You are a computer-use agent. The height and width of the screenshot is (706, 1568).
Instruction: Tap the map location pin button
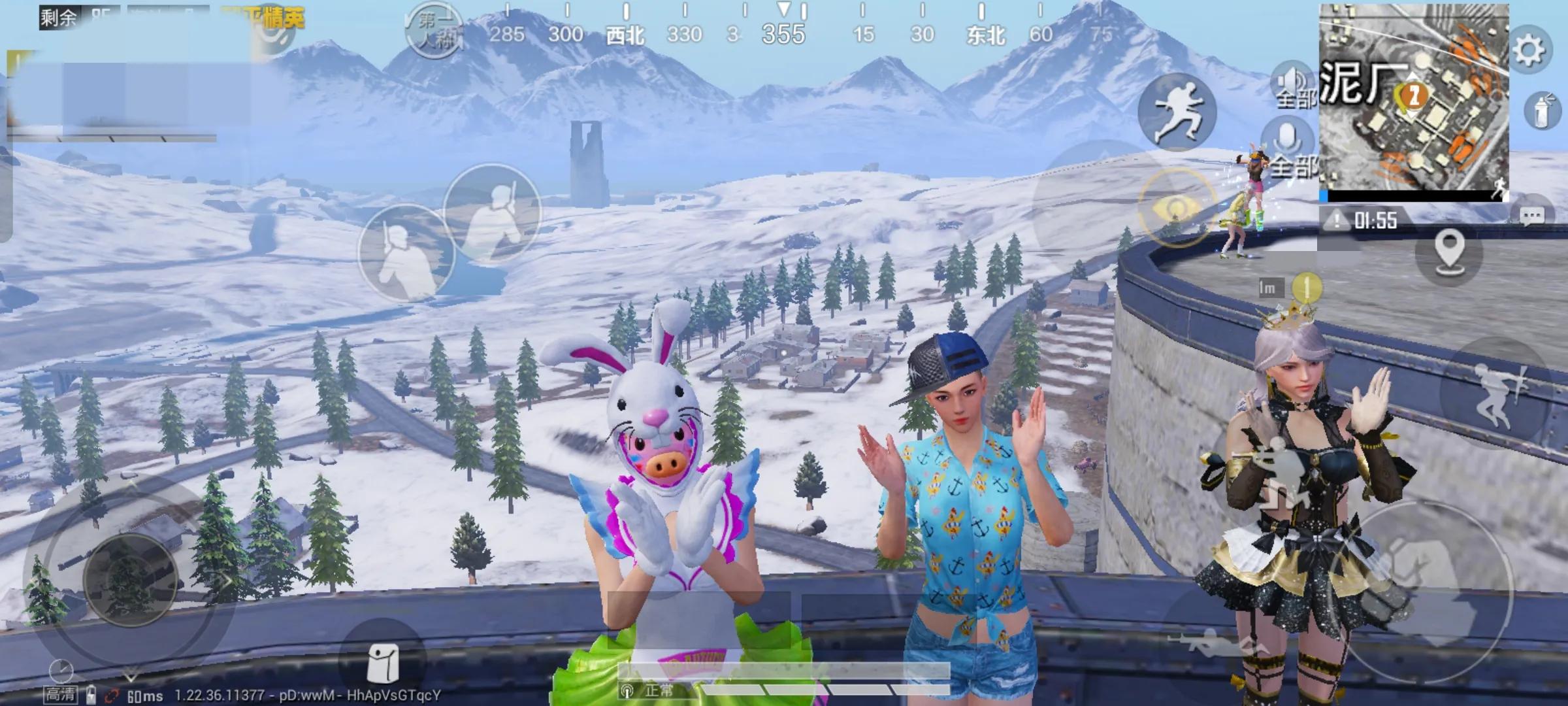pos(1448,251)
